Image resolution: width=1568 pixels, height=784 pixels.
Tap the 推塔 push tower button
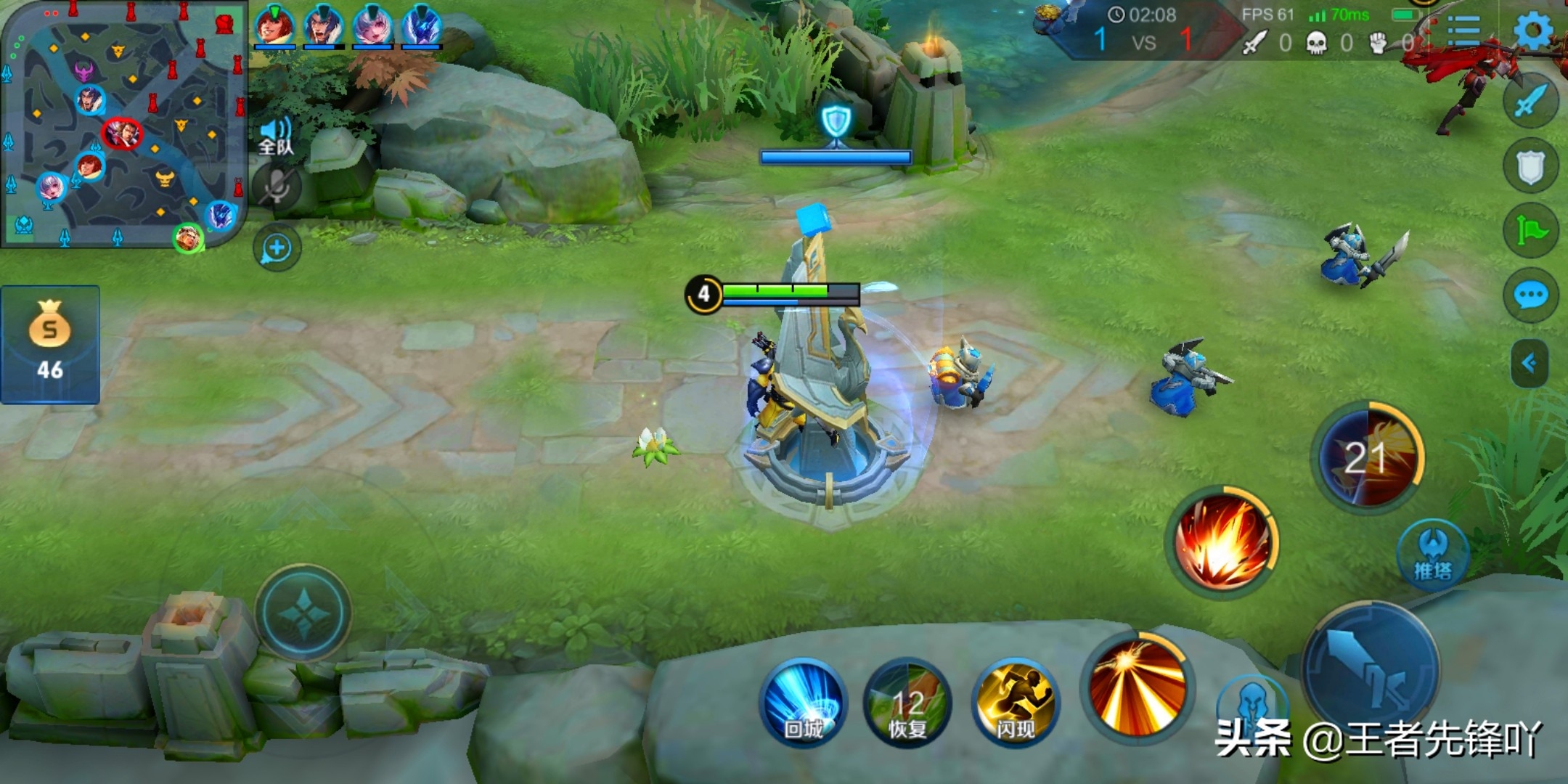[1432, 555]
